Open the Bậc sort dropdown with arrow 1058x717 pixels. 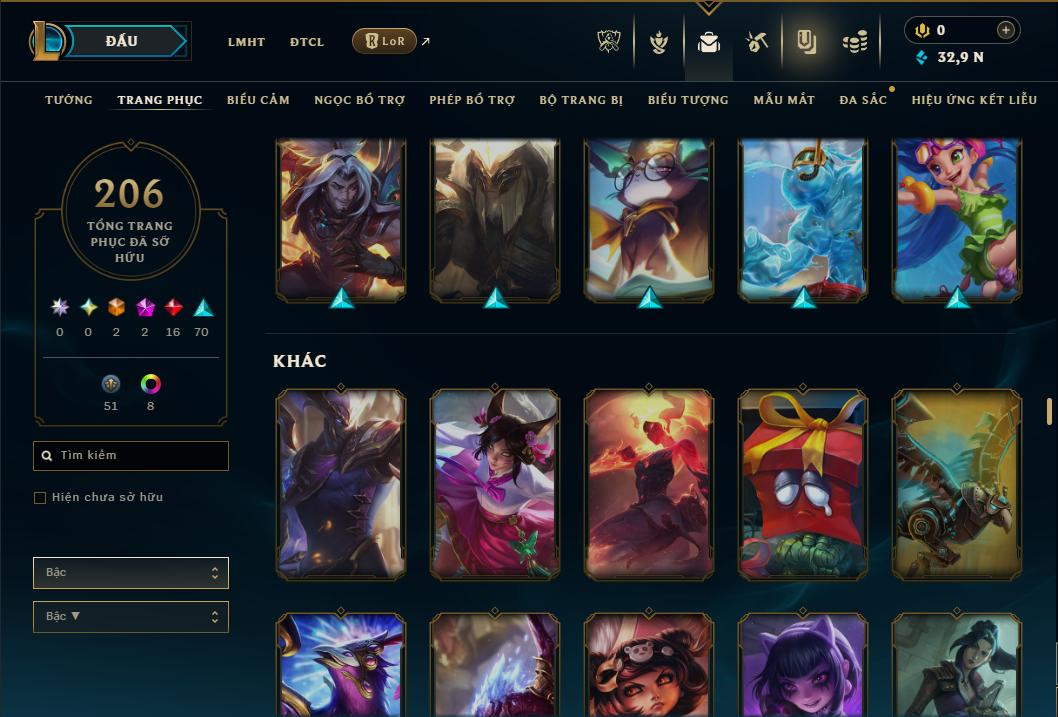tap(131, 617)
